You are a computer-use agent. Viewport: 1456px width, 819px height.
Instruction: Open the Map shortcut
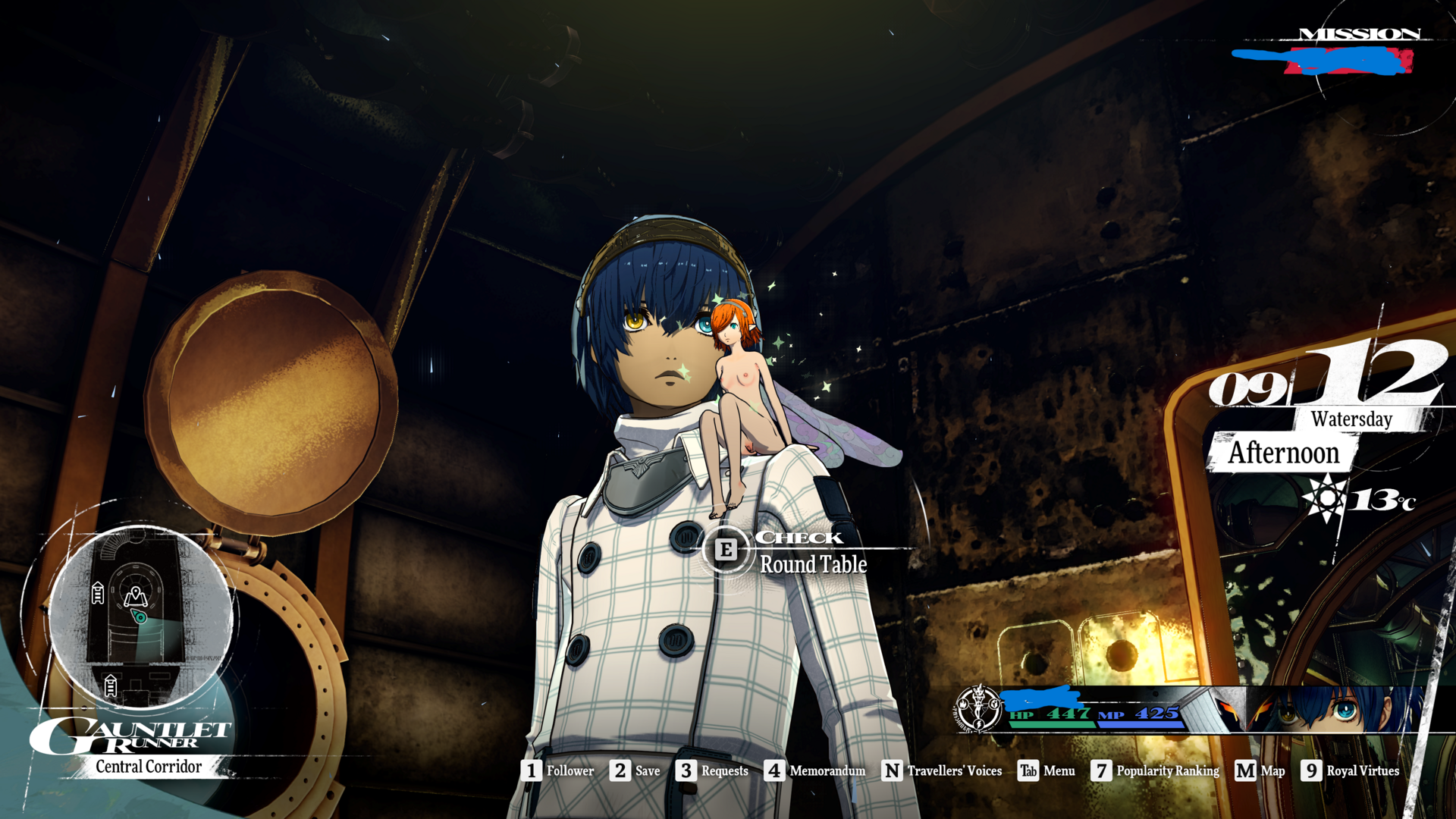tap(1260, 770)
